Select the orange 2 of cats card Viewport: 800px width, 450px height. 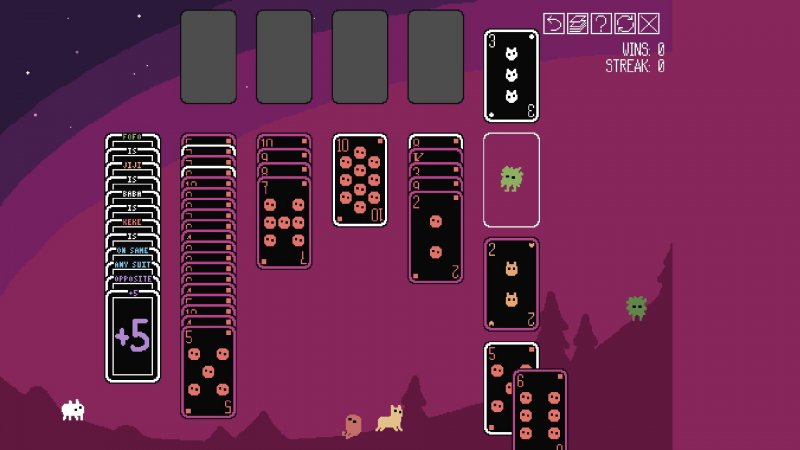pos(511,284)
